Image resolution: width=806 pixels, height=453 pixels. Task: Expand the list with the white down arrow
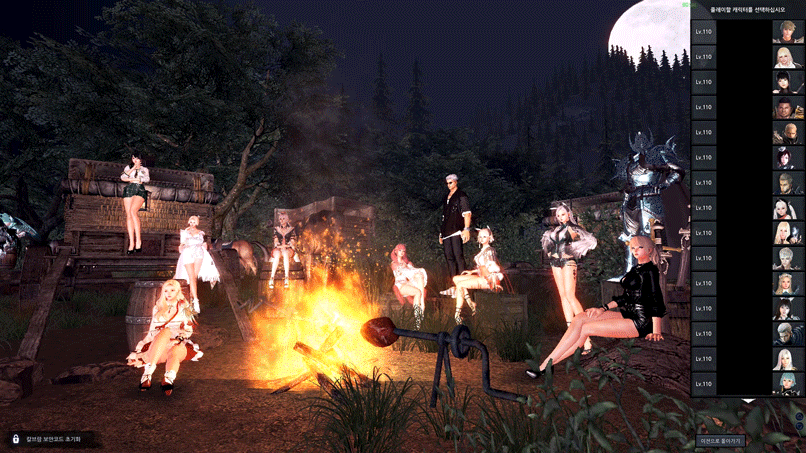748,402
